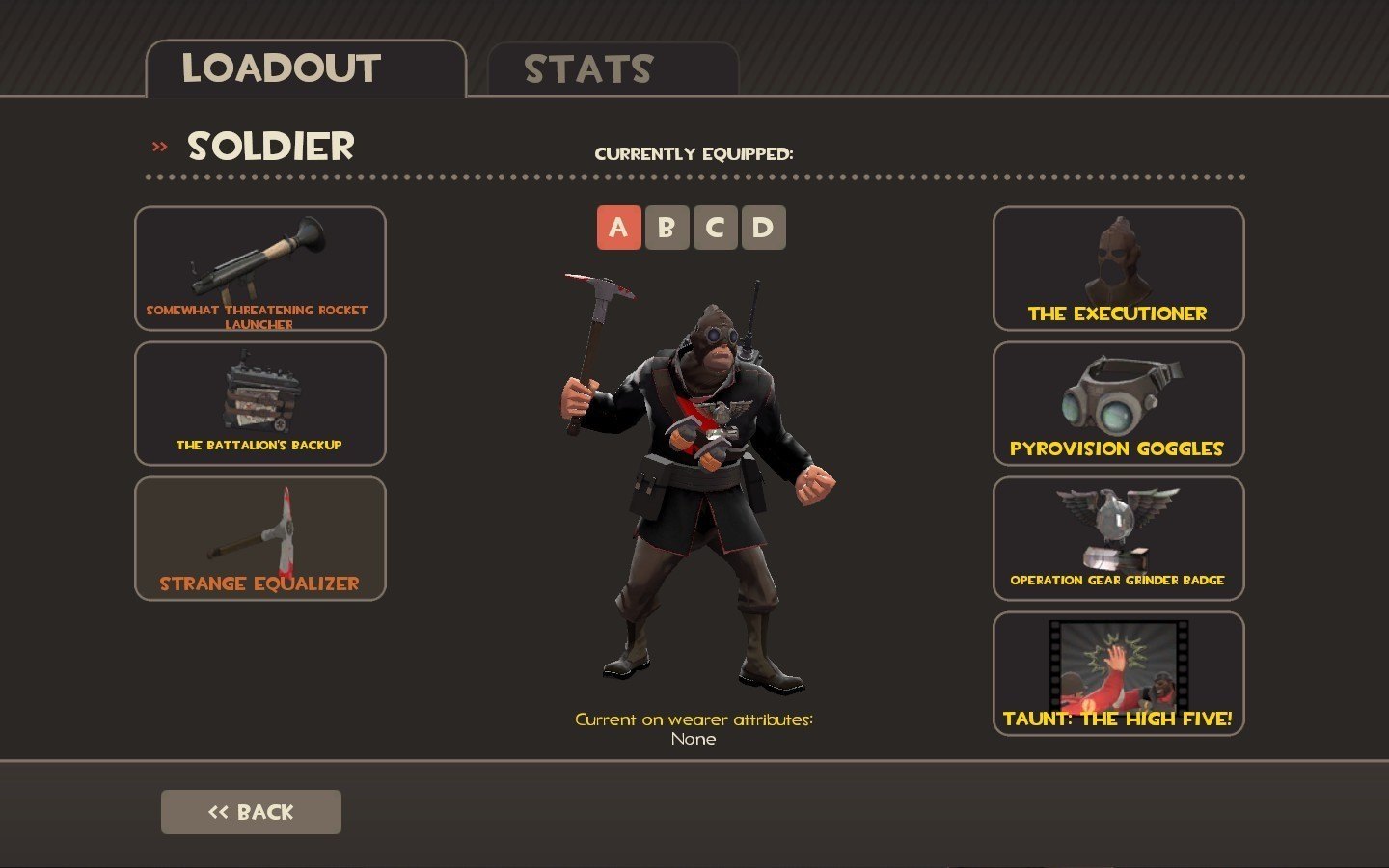Select the Somewhat Threatening Rocket Launcher slot
1389x868 pixels.
click(x=260, y=269)
